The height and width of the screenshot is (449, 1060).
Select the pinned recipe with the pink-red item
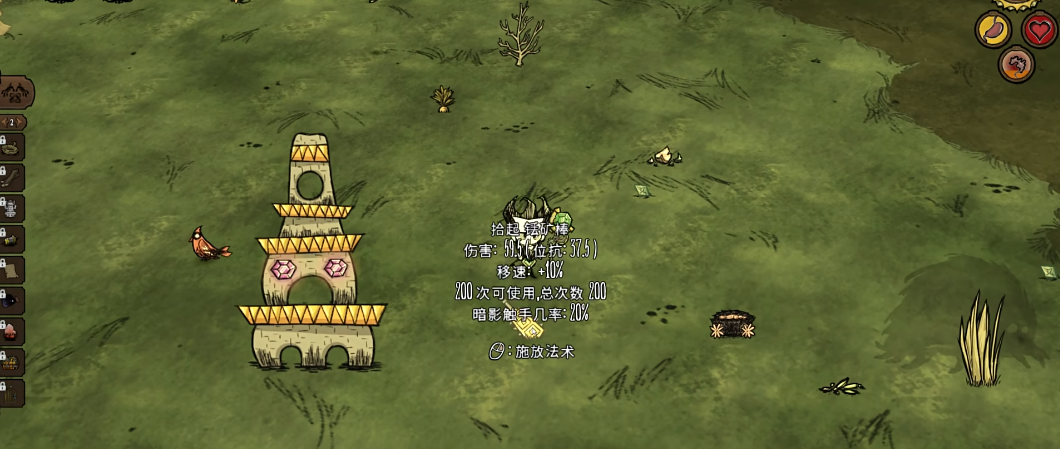tap(13, 331)
